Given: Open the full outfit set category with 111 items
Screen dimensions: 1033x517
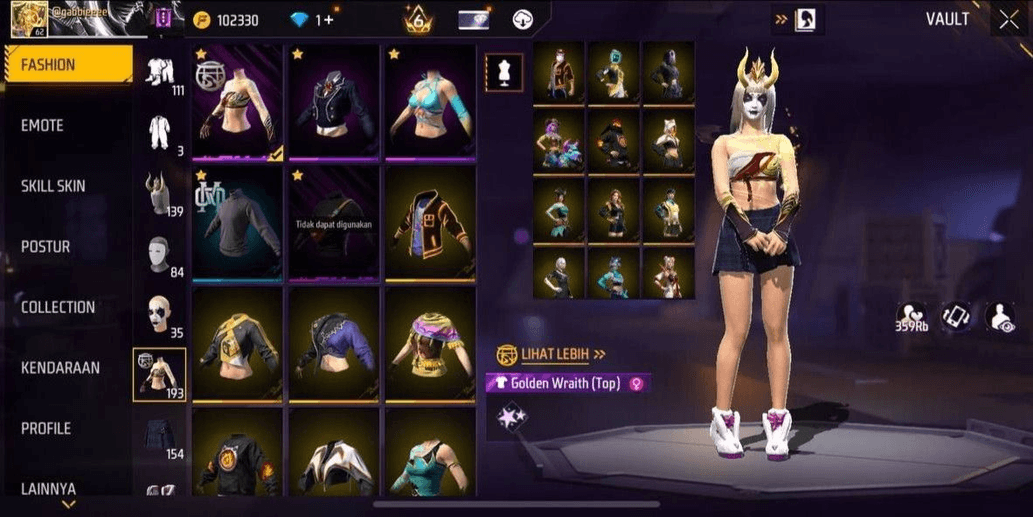Looking at the screenshot, I should [160, 73].
